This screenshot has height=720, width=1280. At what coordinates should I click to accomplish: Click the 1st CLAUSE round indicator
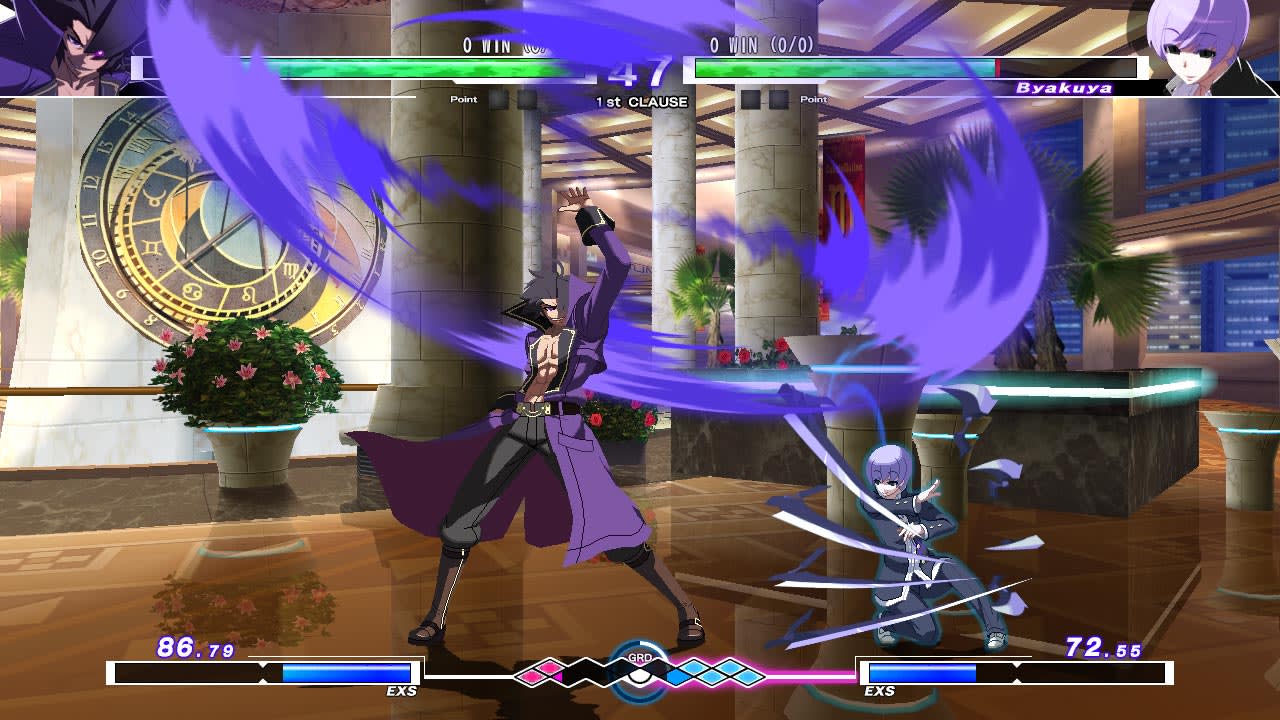[641, 100]
